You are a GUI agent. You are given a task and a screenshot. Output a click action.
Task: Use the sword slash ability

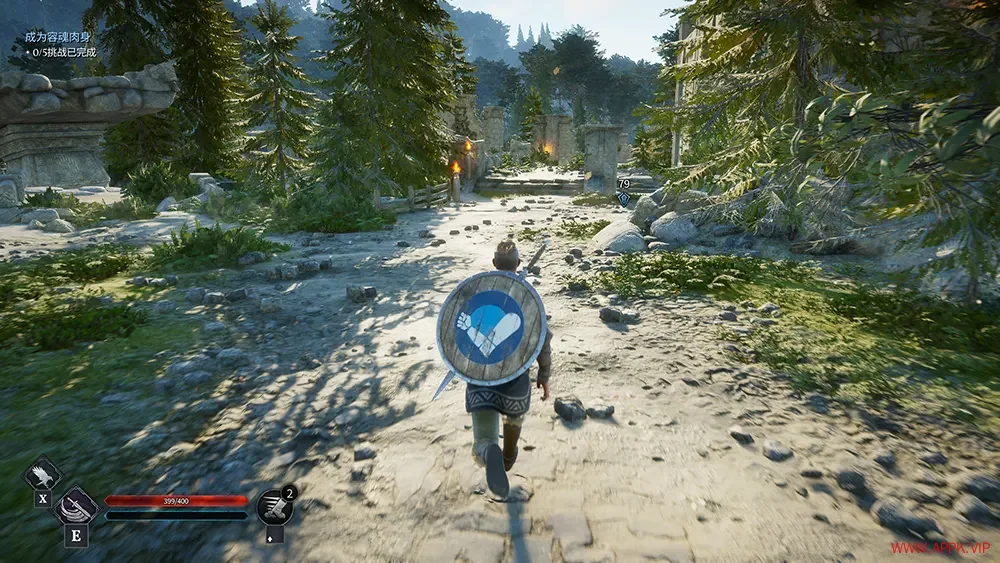click(76, 505)
